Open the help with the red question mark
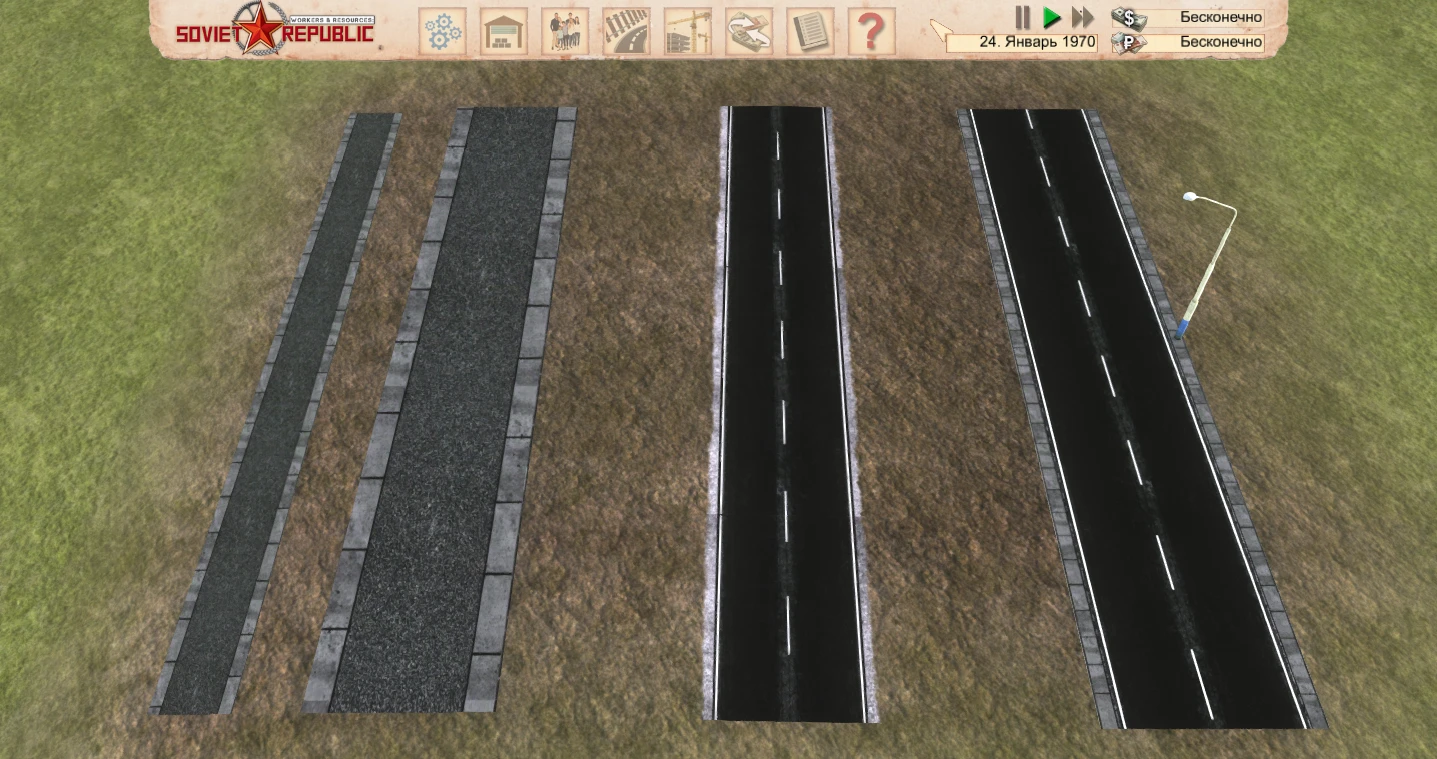1437x759 pixels. [872, 31]
